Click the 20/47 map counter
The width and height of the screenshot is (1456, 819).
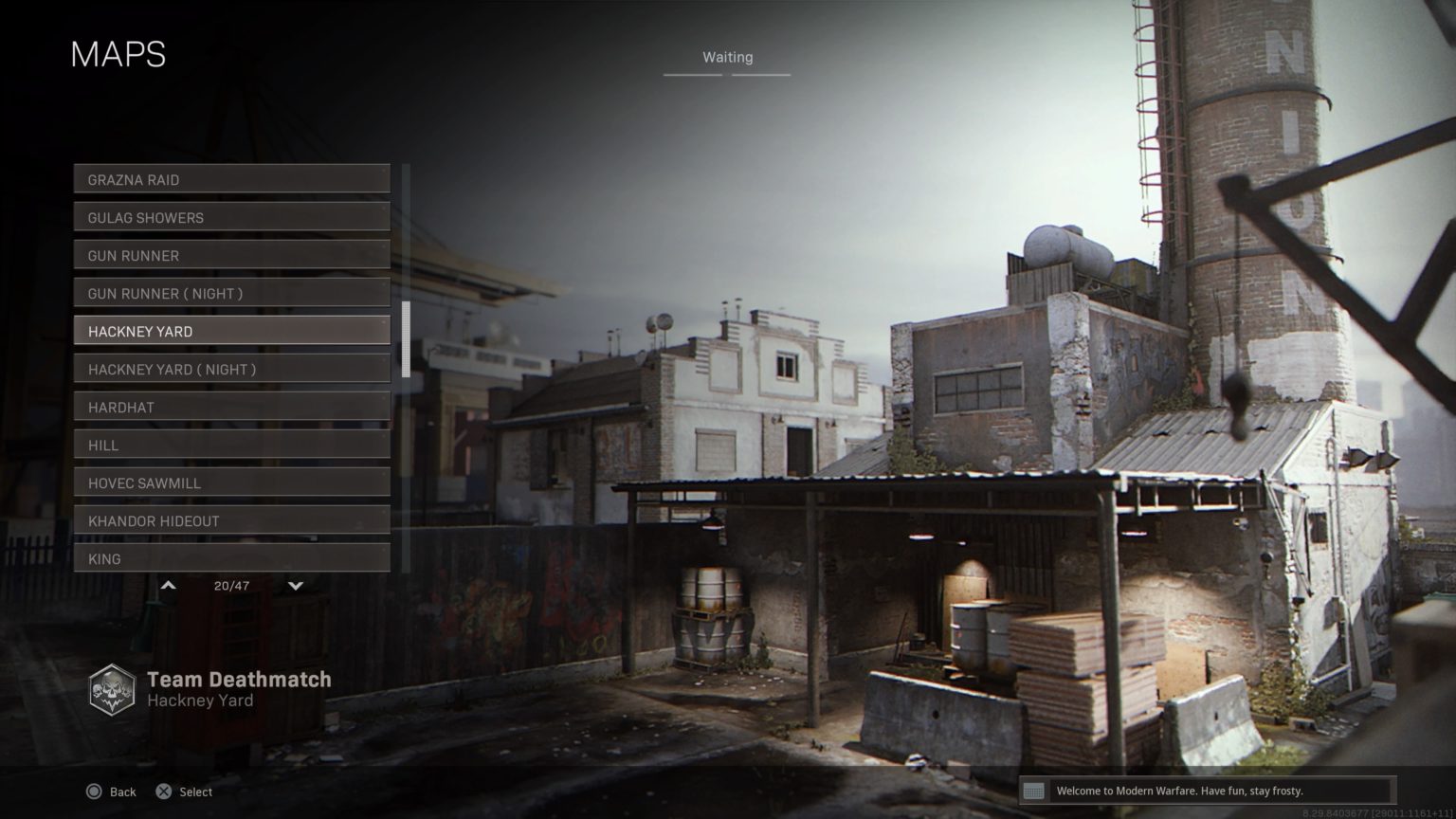point(230,586)
